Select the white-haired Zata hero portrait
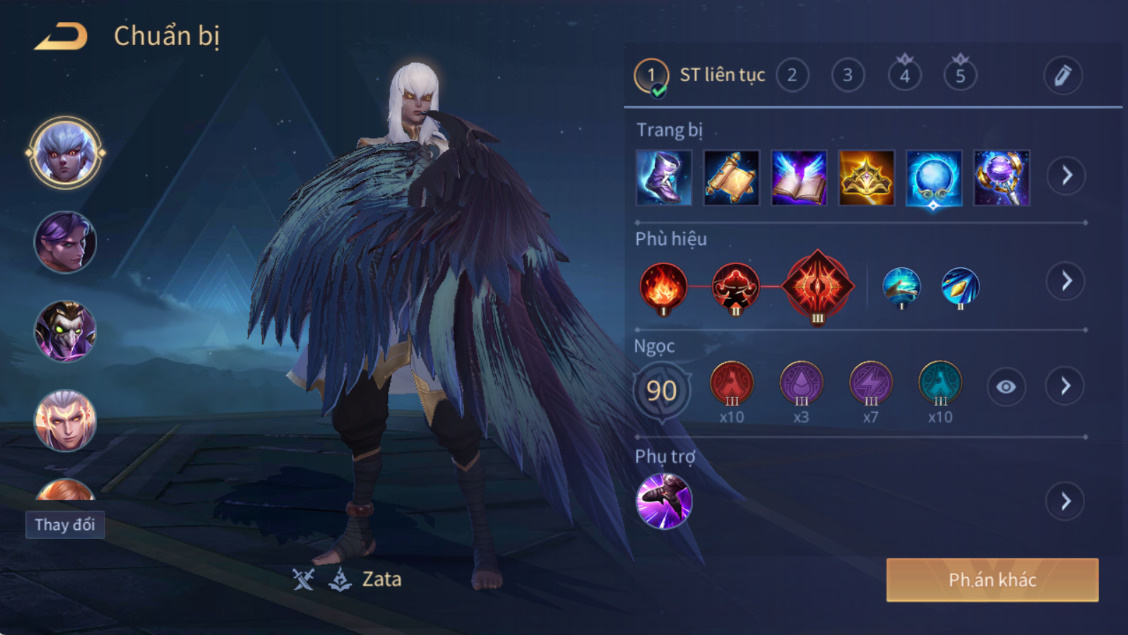1128x635 pixels. click(x=65, y=153)
